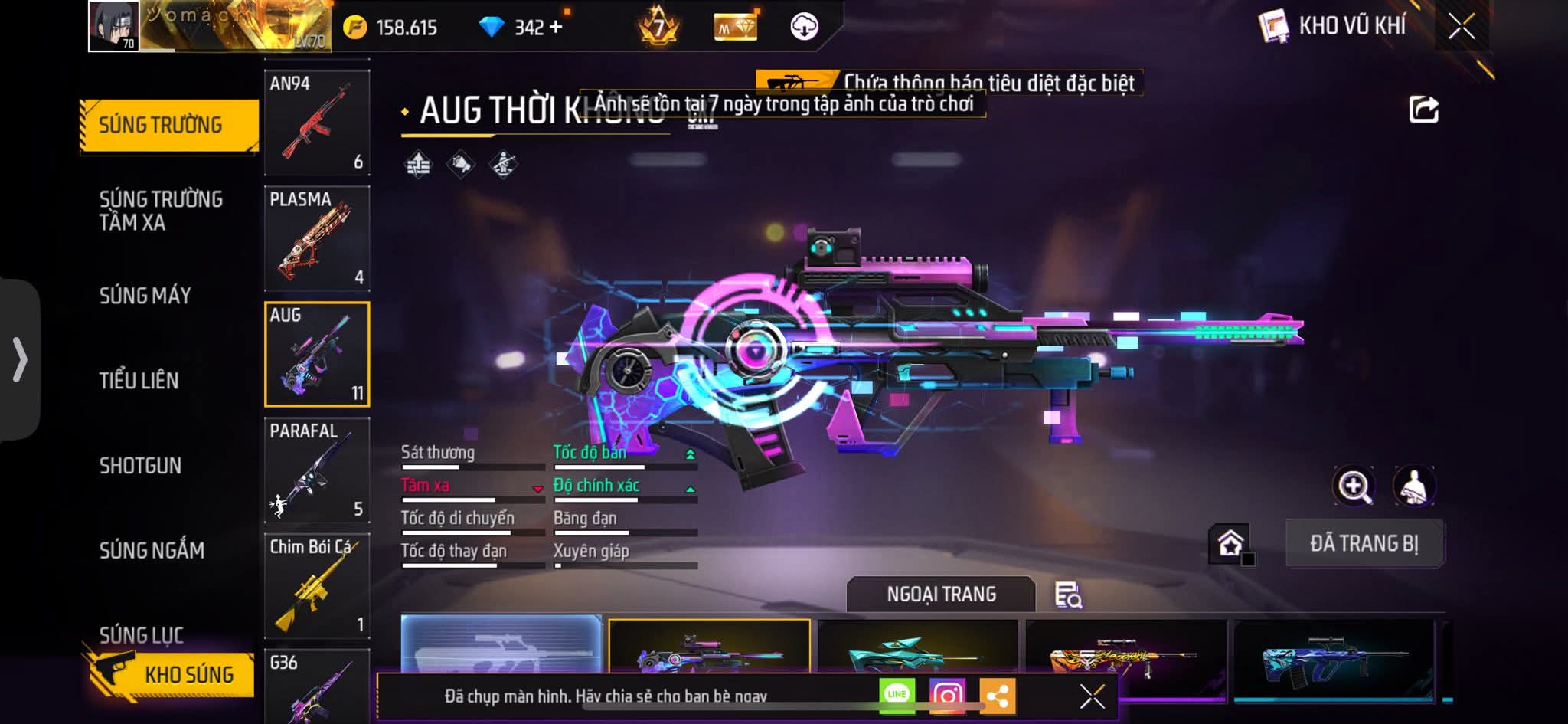This screenshot has height=724, width=1568.
Task: Open the Ngoại Trang skins tab
Action: pos(941,595)
